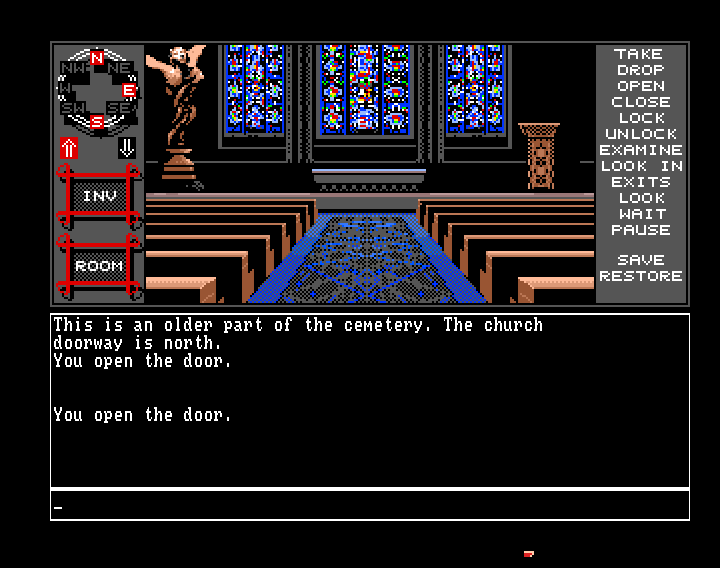Click the WAIT command
The width and height of the screenshot is (720, 568).
click(640, 214)
